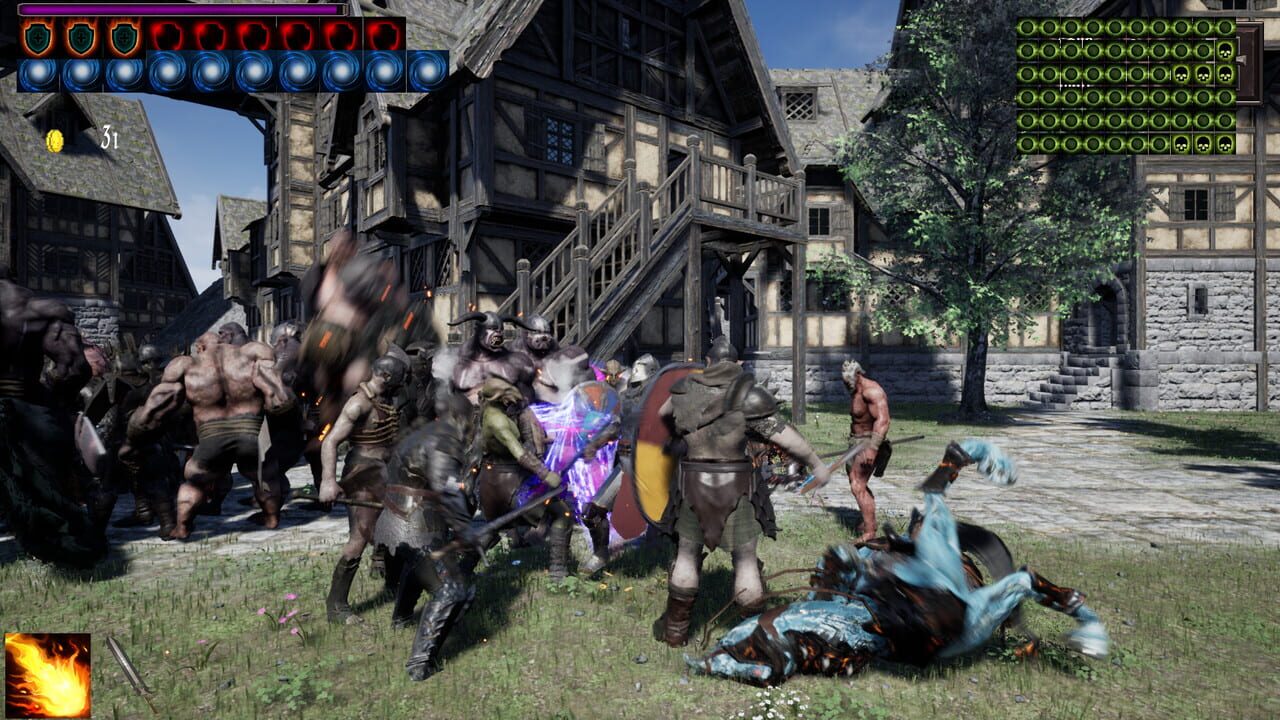Viewport: 1280px width, 720px height.
Task: Toggle the second green shield buff
Action: point(82,36)
